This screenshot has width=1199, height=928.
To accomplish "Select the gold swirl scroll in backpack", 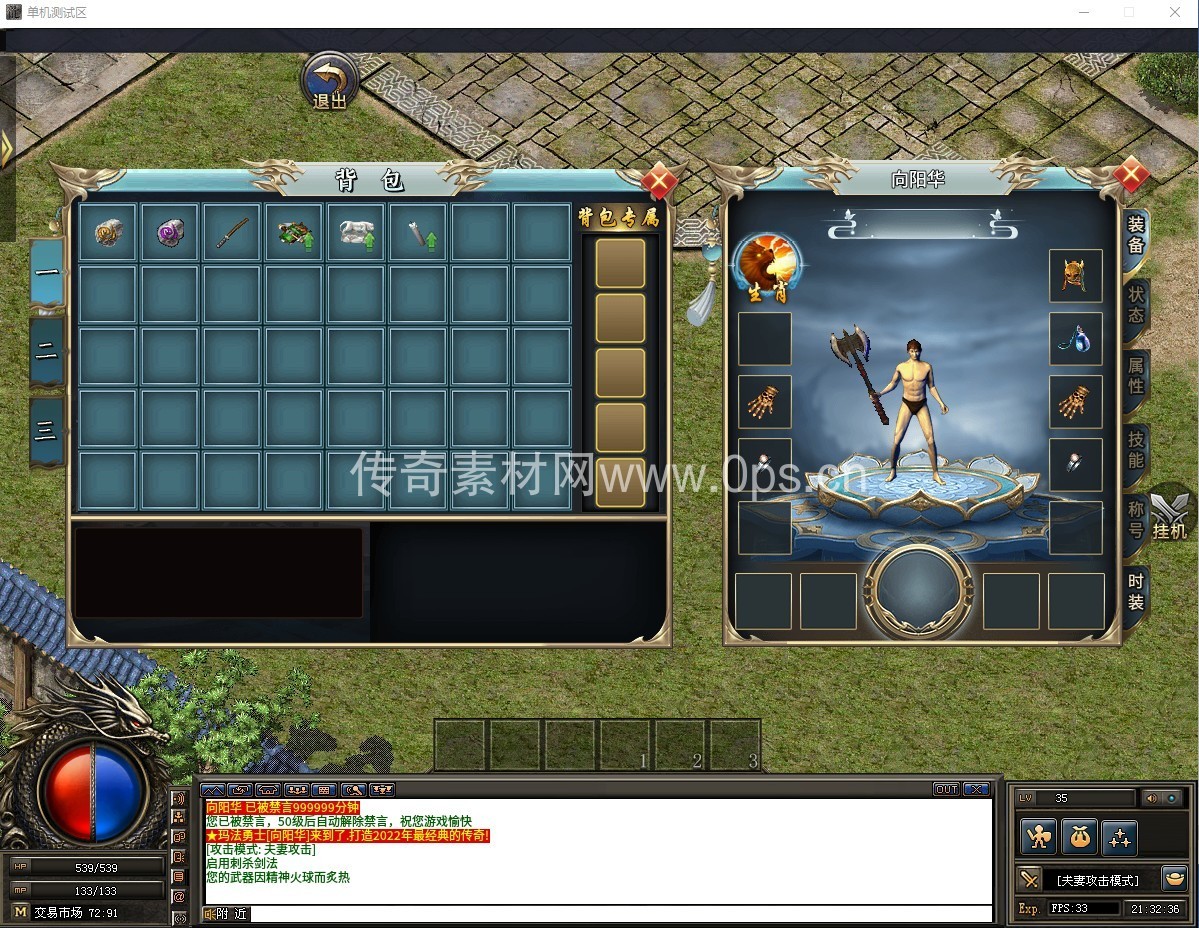I will (x=108, y=232).
